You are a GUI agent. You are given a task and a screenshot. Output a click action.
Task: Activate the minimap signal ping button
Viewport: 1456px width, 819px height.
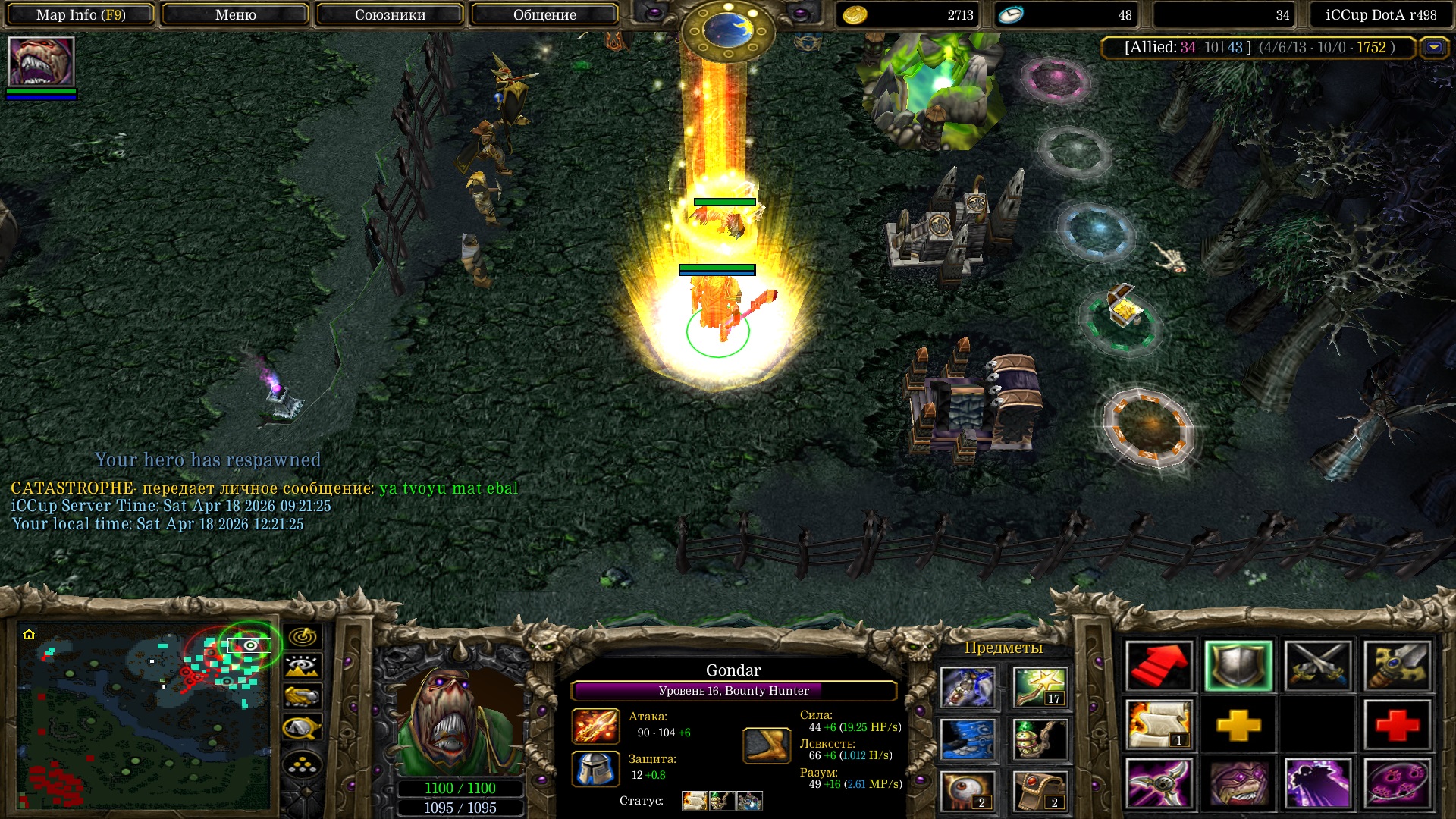302,636
